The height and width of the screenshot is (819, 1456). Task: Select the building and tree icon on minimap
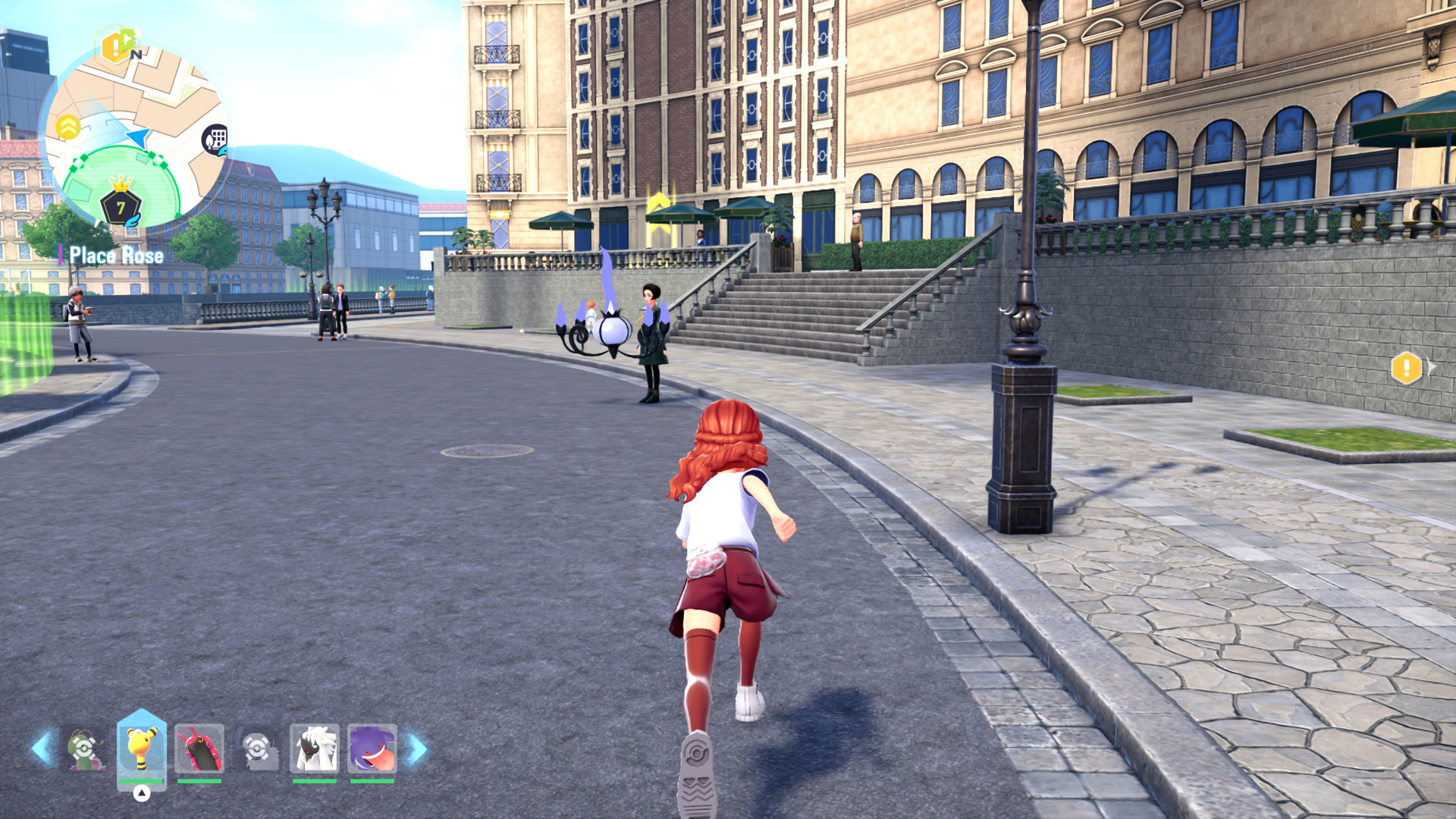click(216, 140)
